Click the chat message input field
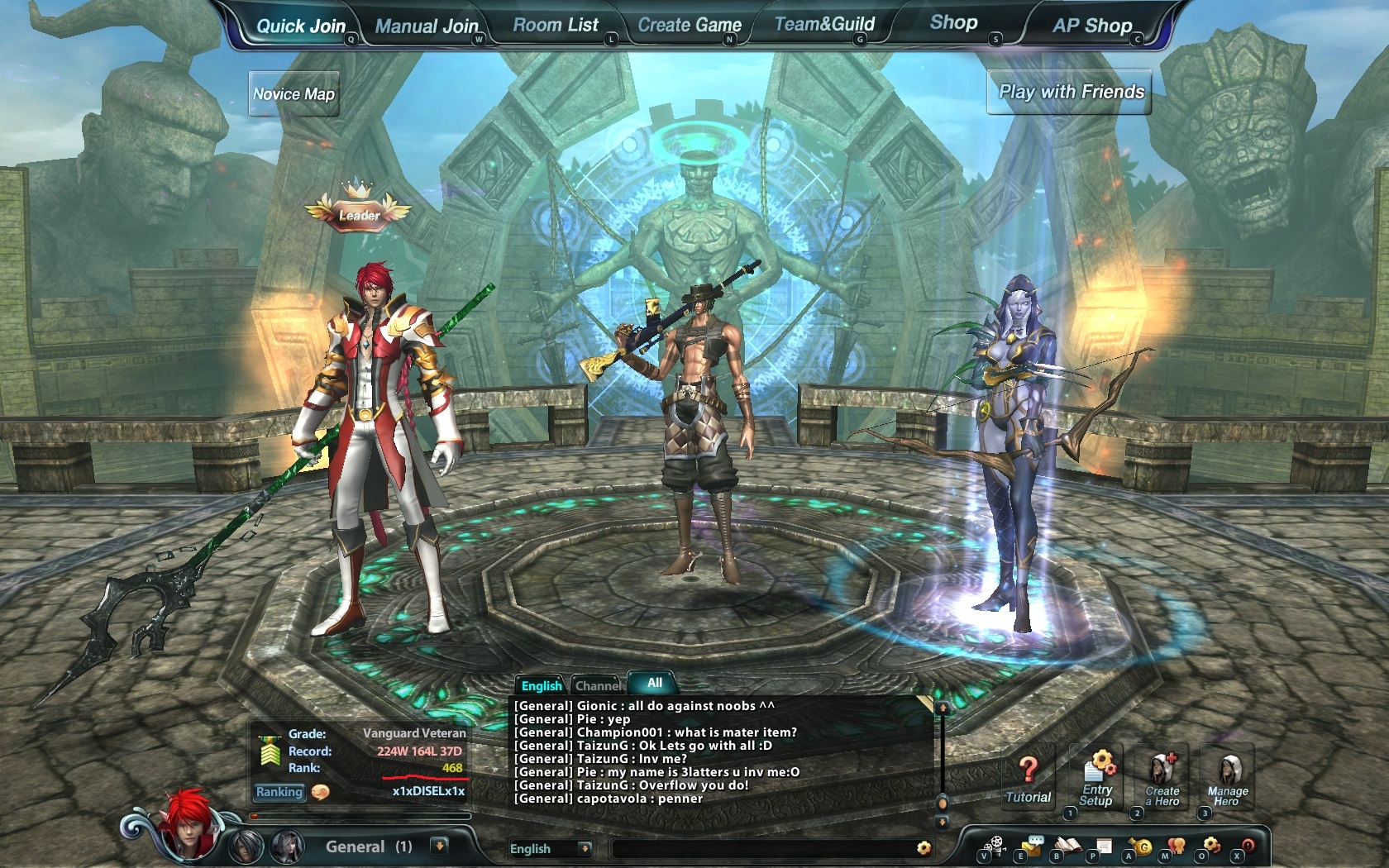This screenshot has height=868, width=1389. coord(761,848)
